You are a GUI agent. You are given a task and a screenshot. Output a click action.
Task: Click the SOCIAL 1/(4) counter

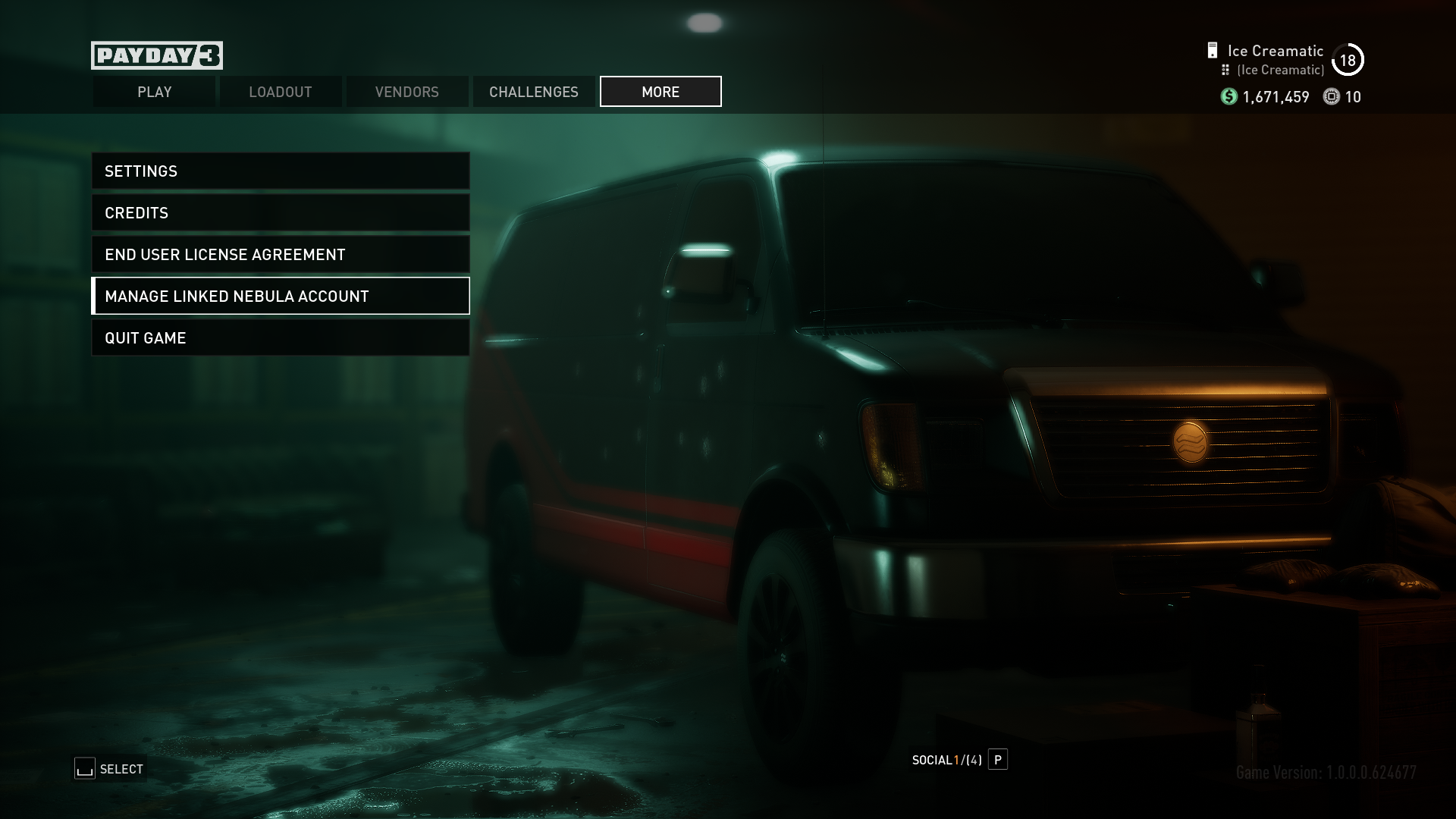pos(946,760)
